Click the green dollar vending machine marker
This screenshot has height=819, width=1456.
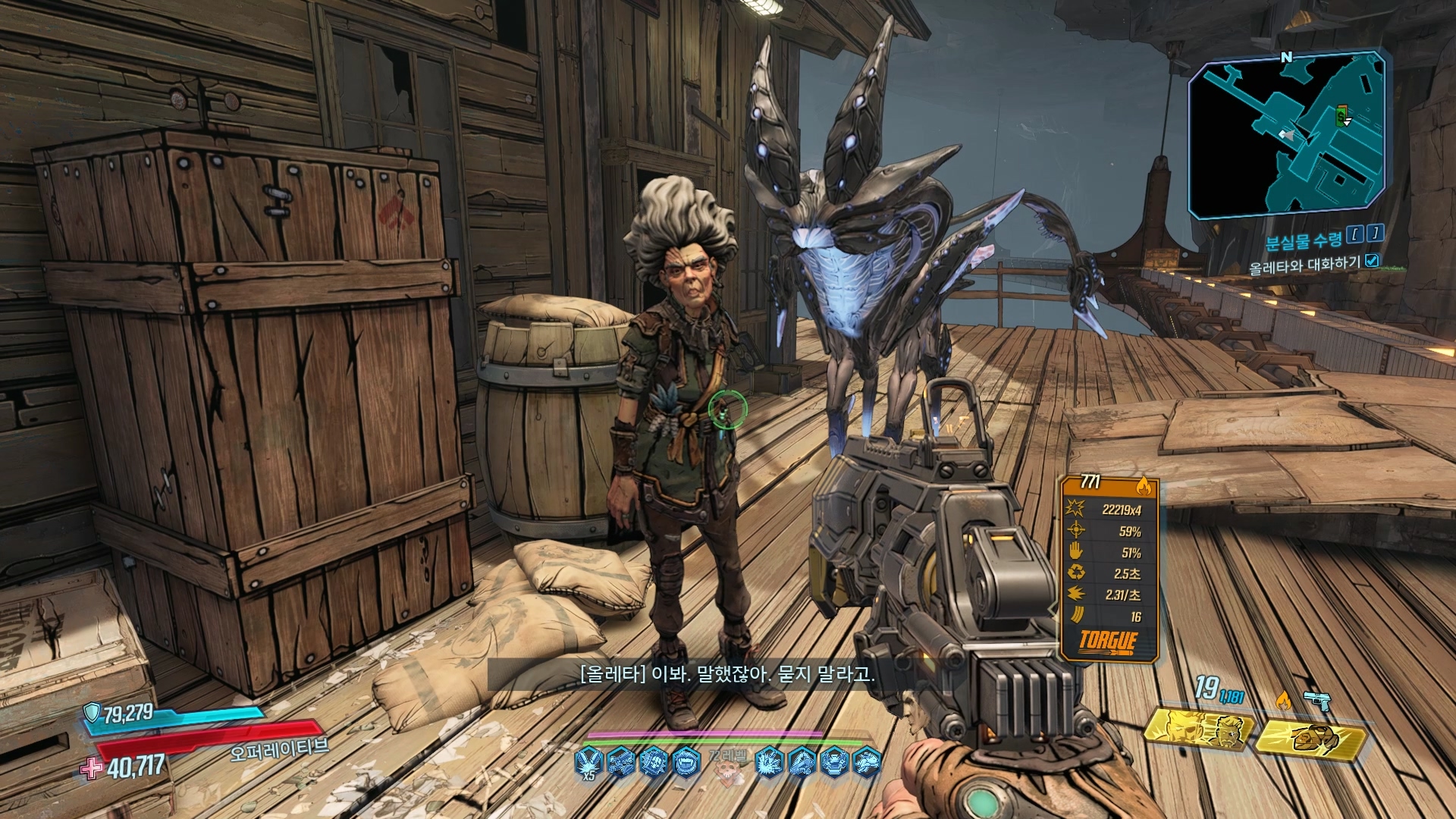click(x=1341, y=116)
